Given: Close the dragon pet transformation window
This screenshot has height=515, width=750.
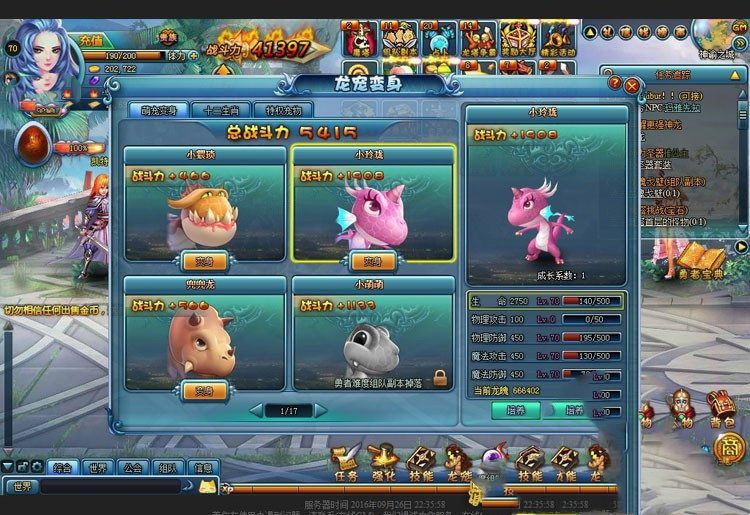Looking at the screenshot, I should point(632,87).
